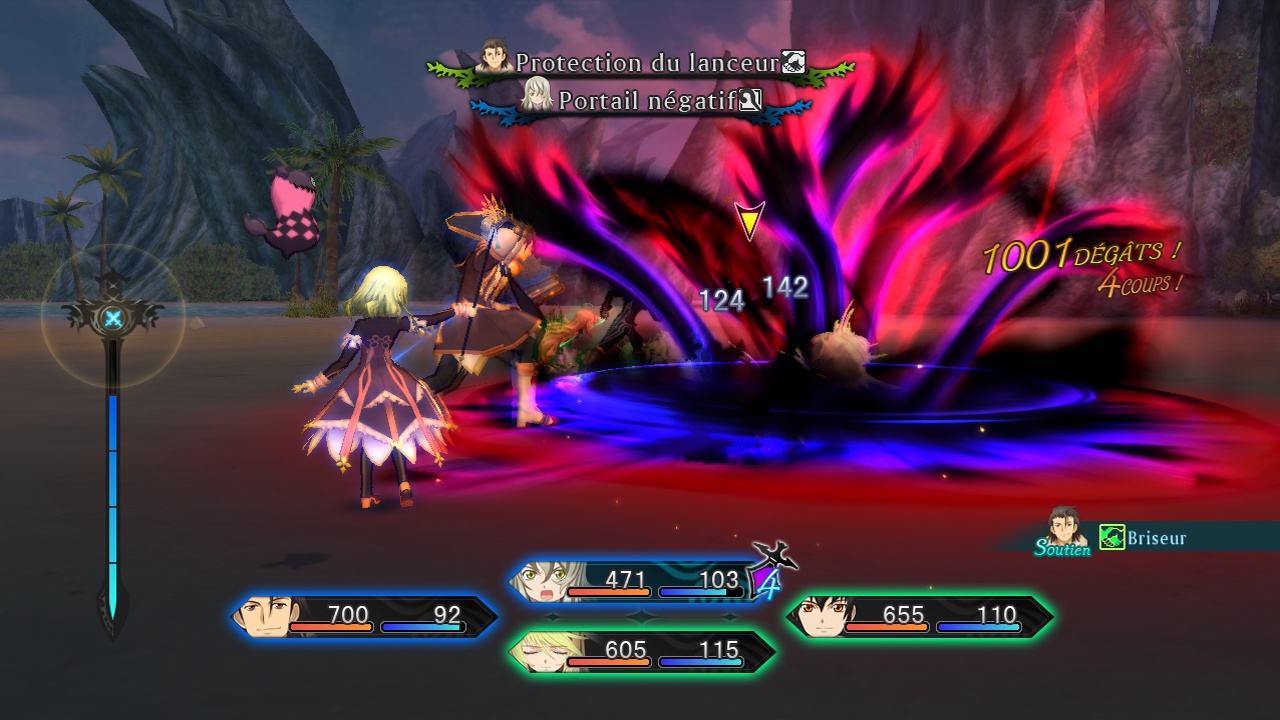1280x720 pixels.
Task: Select the party panel showing 471 HP
Action: coord(638,582)
